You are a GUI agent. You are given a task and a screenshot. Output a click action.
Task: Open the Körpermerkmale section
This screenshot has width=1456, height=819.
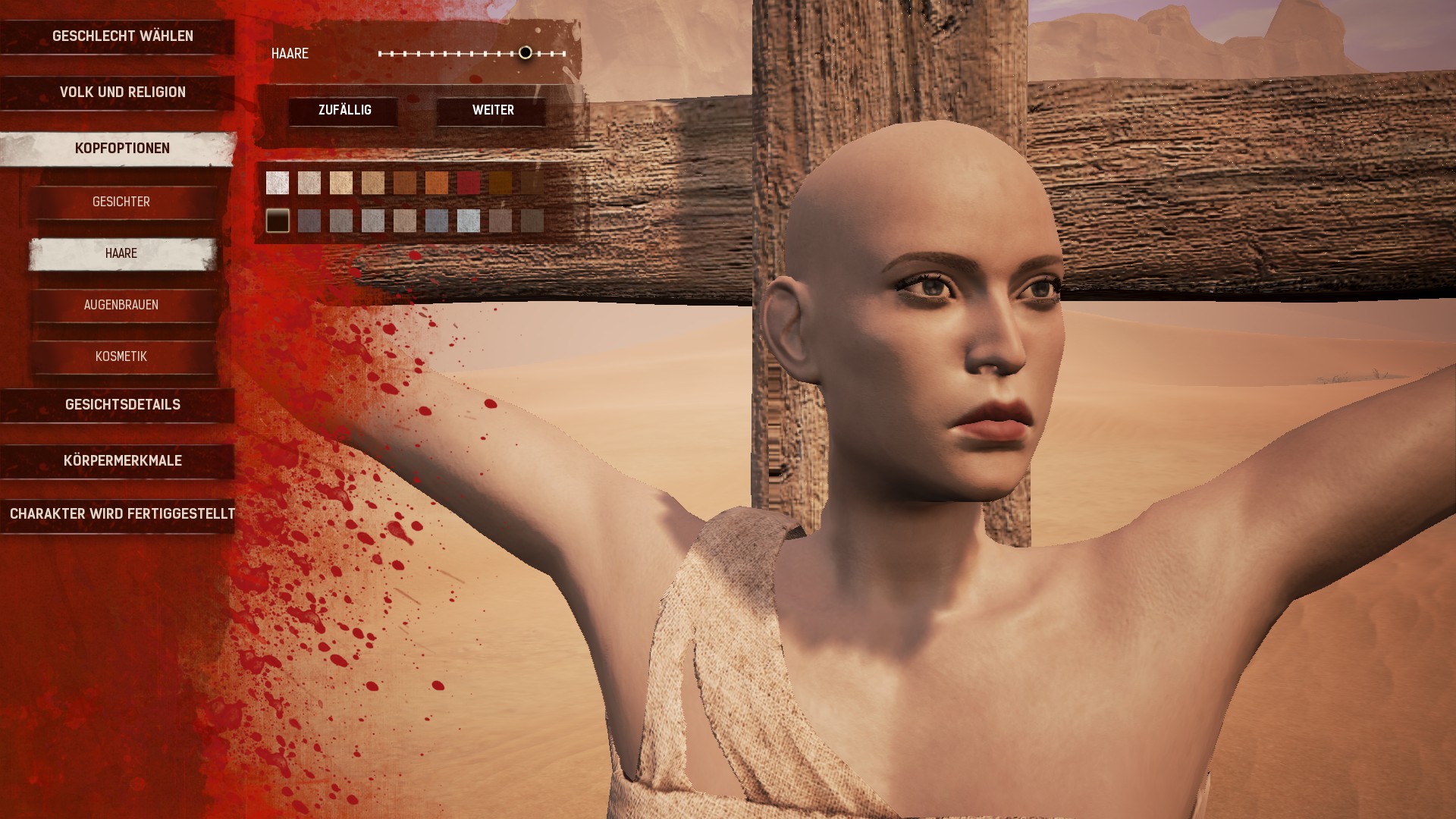coord(122,461)
